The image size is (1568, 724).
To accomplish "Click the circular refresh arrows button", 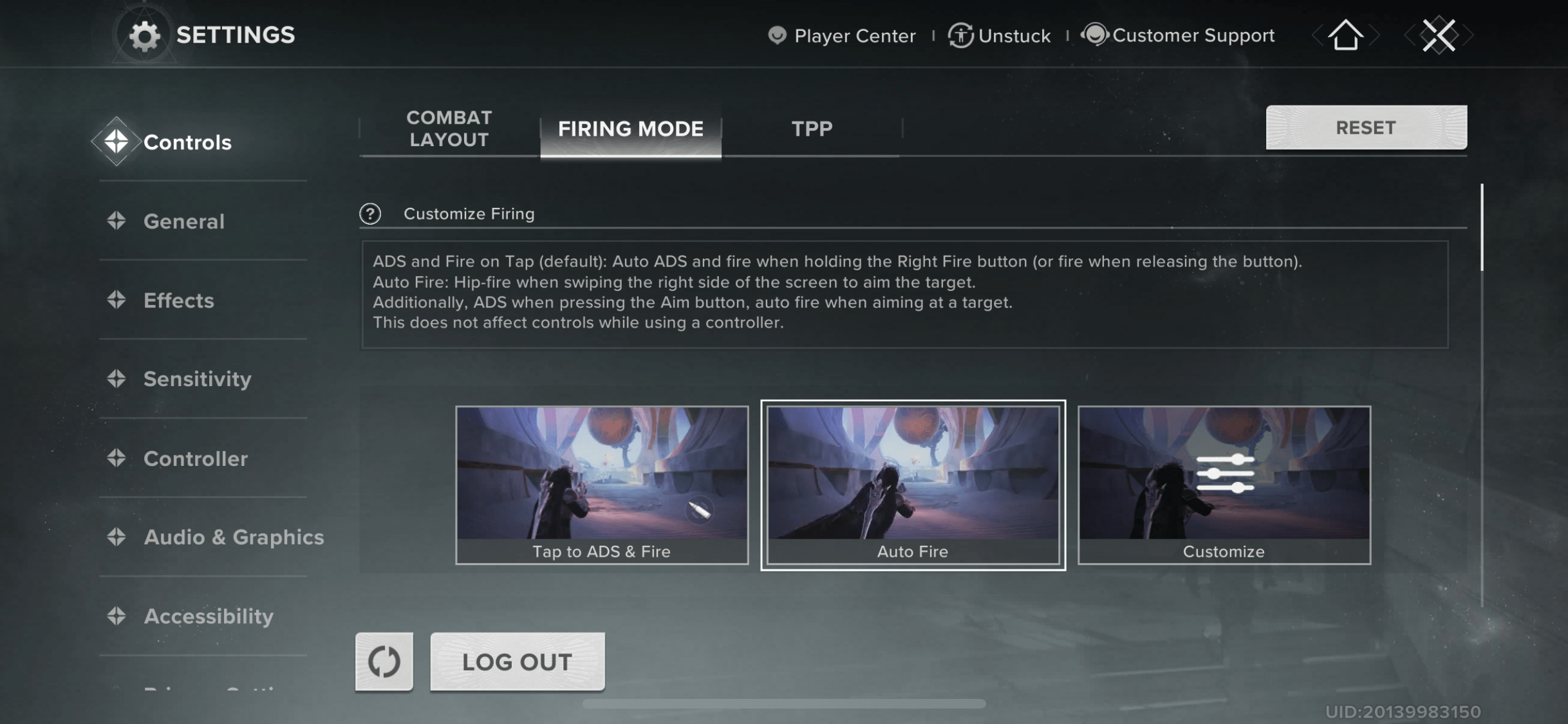I will (x=384, y=662).
